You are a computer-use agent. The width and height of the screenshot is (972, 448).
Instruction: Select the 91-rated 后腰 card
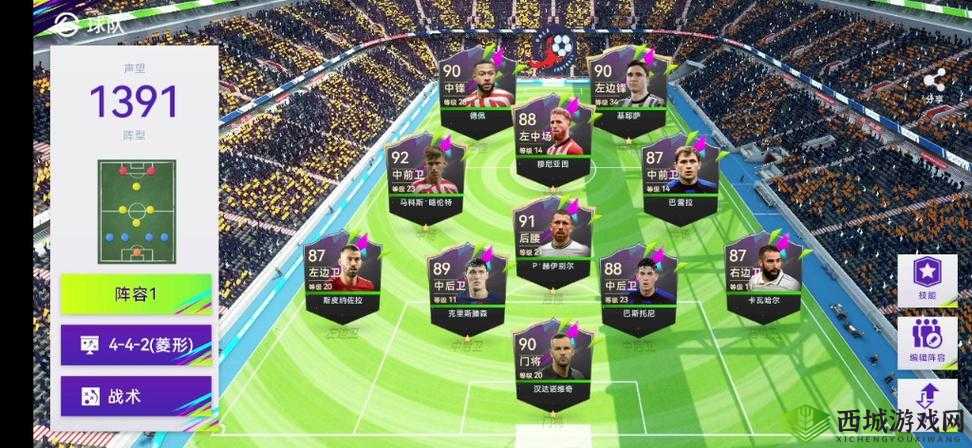coord(553,244)
